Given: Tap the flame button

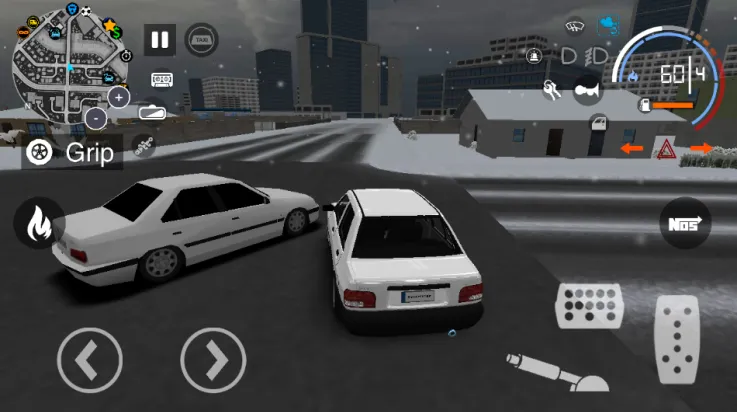Looking at the screenshot, I should [39, 223].
